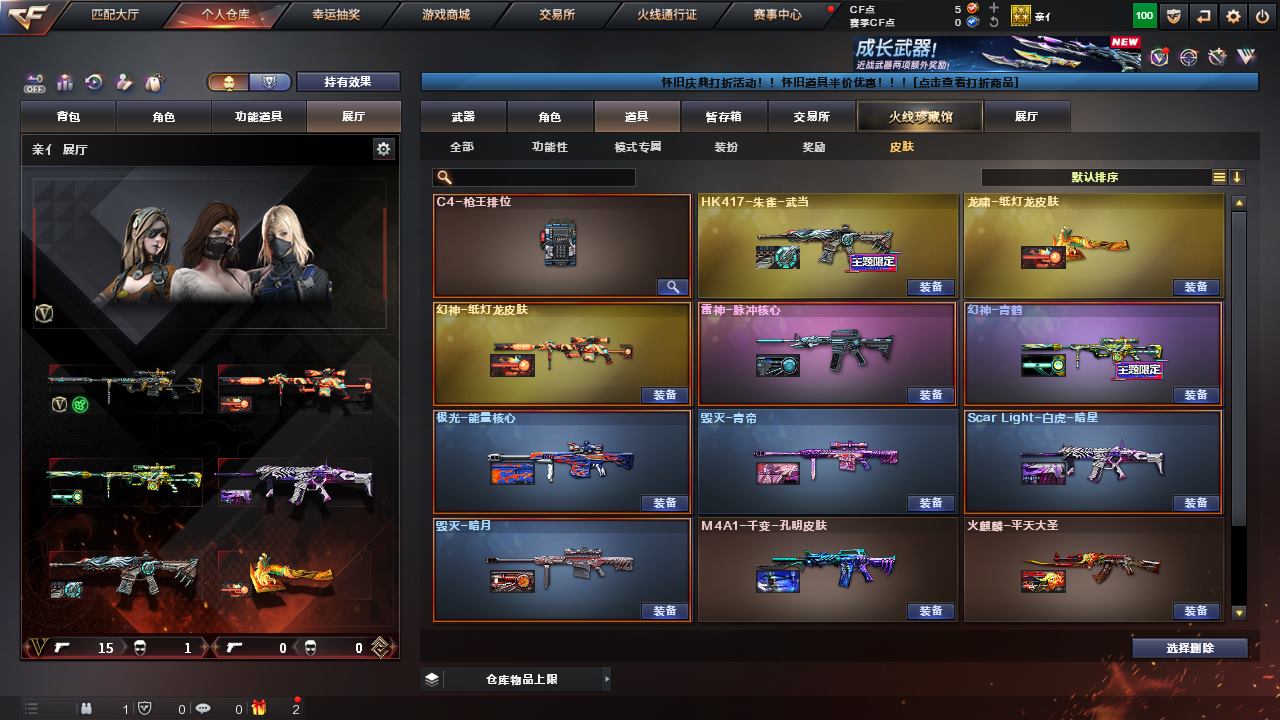Switch to the 背包 backpack tab
This screenshot has height=720, width=1280.
tap(69, 117)
